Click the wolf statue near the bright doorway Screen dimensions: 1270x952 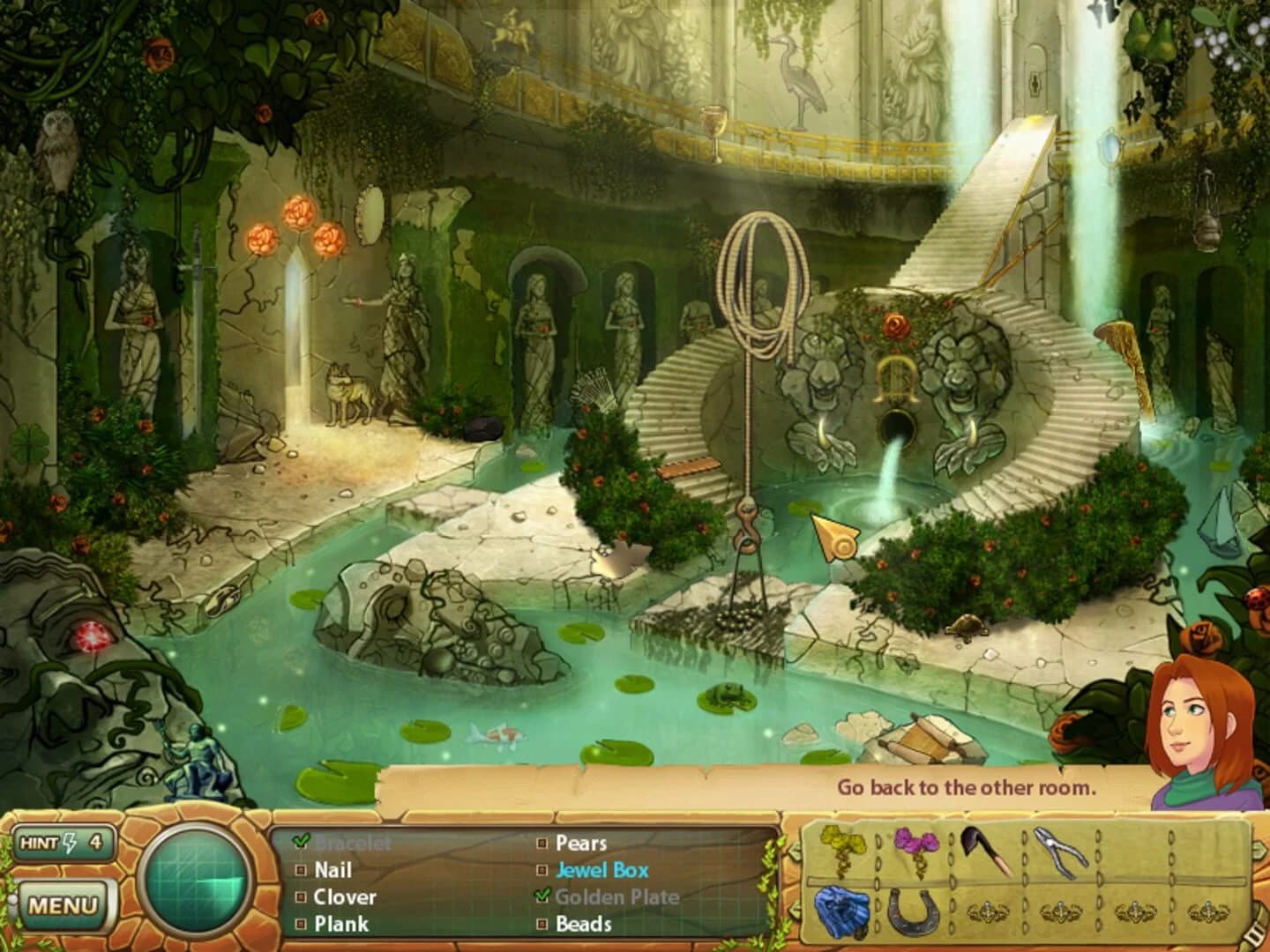(347, 390)
